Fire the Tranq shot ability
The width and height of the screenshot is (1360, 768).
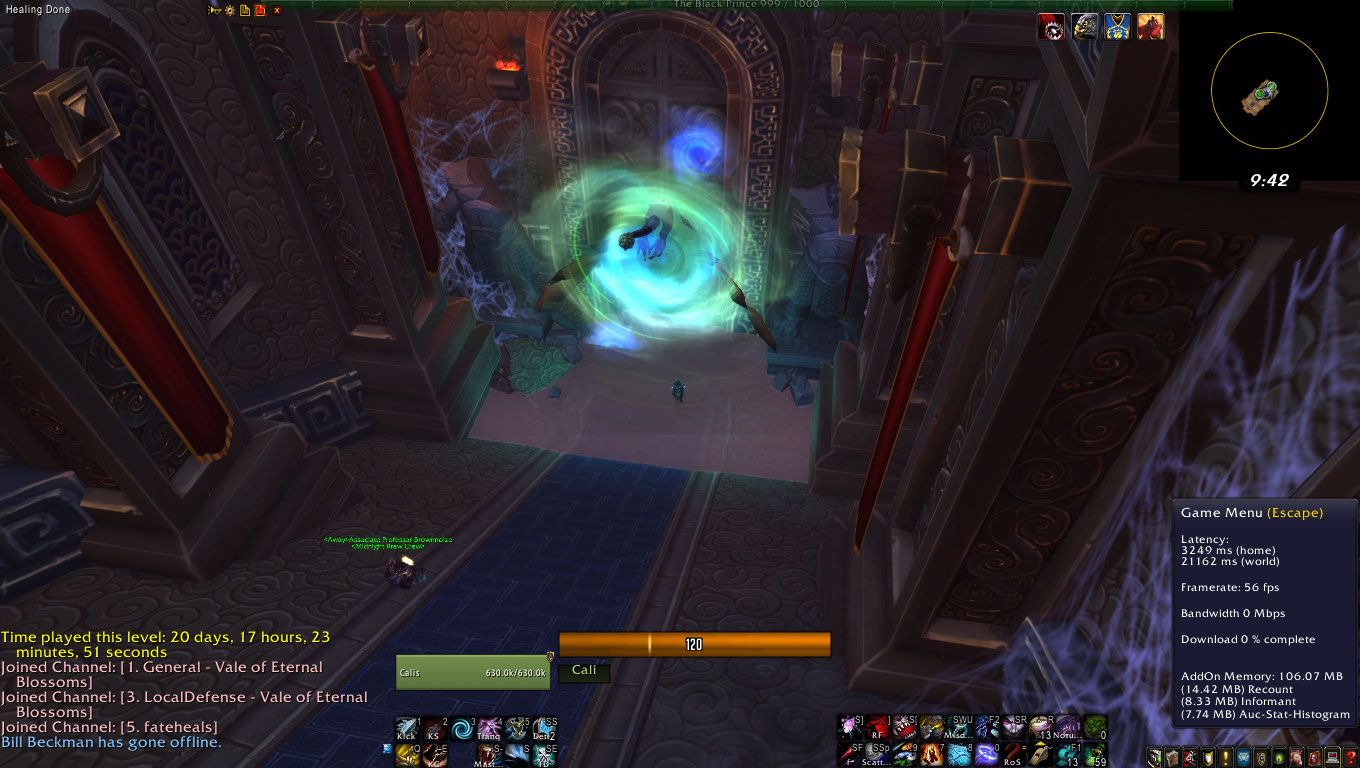point(489,729)
